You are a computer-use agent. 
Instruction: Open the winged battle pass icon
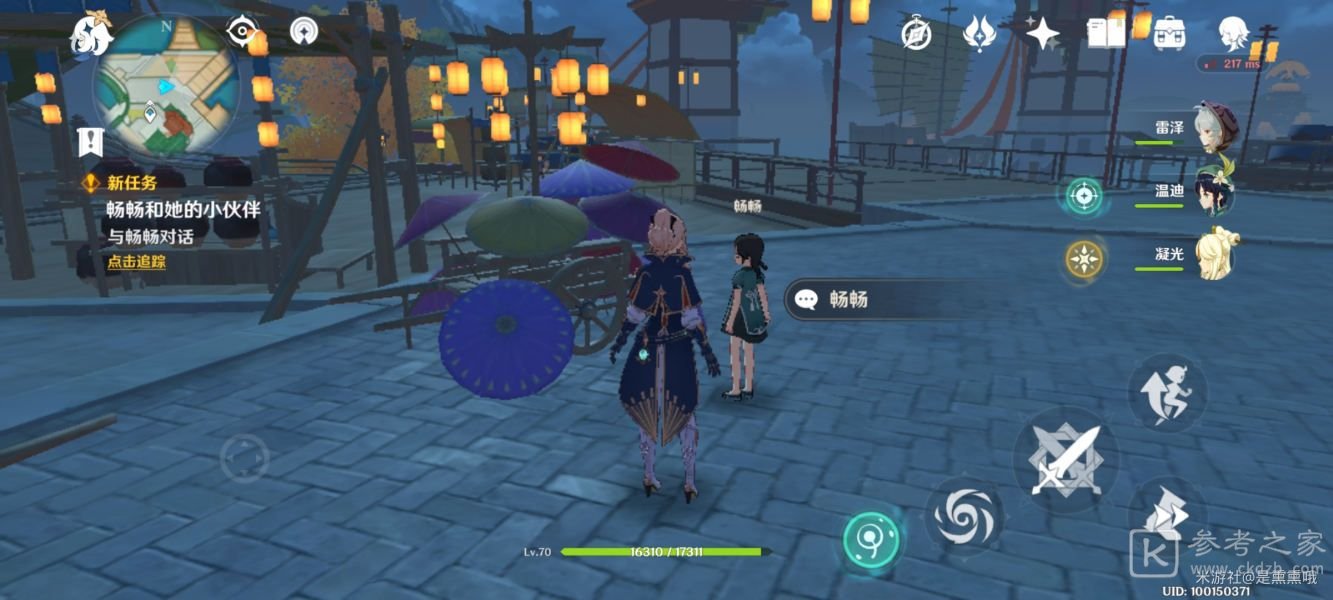pos(979,33)
